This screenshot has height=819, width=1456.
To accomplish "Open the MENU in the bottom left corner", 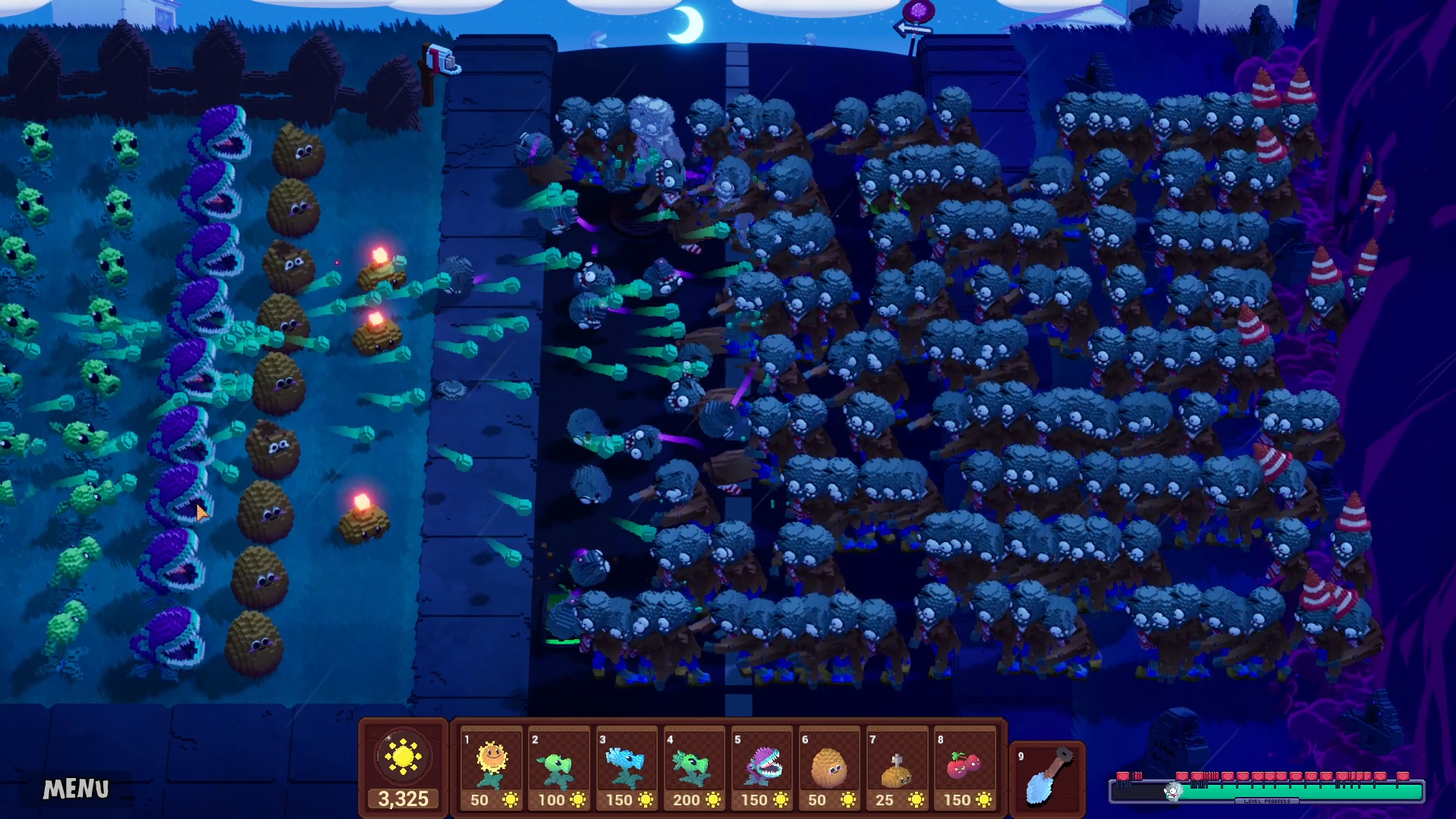I will (75, 789).
